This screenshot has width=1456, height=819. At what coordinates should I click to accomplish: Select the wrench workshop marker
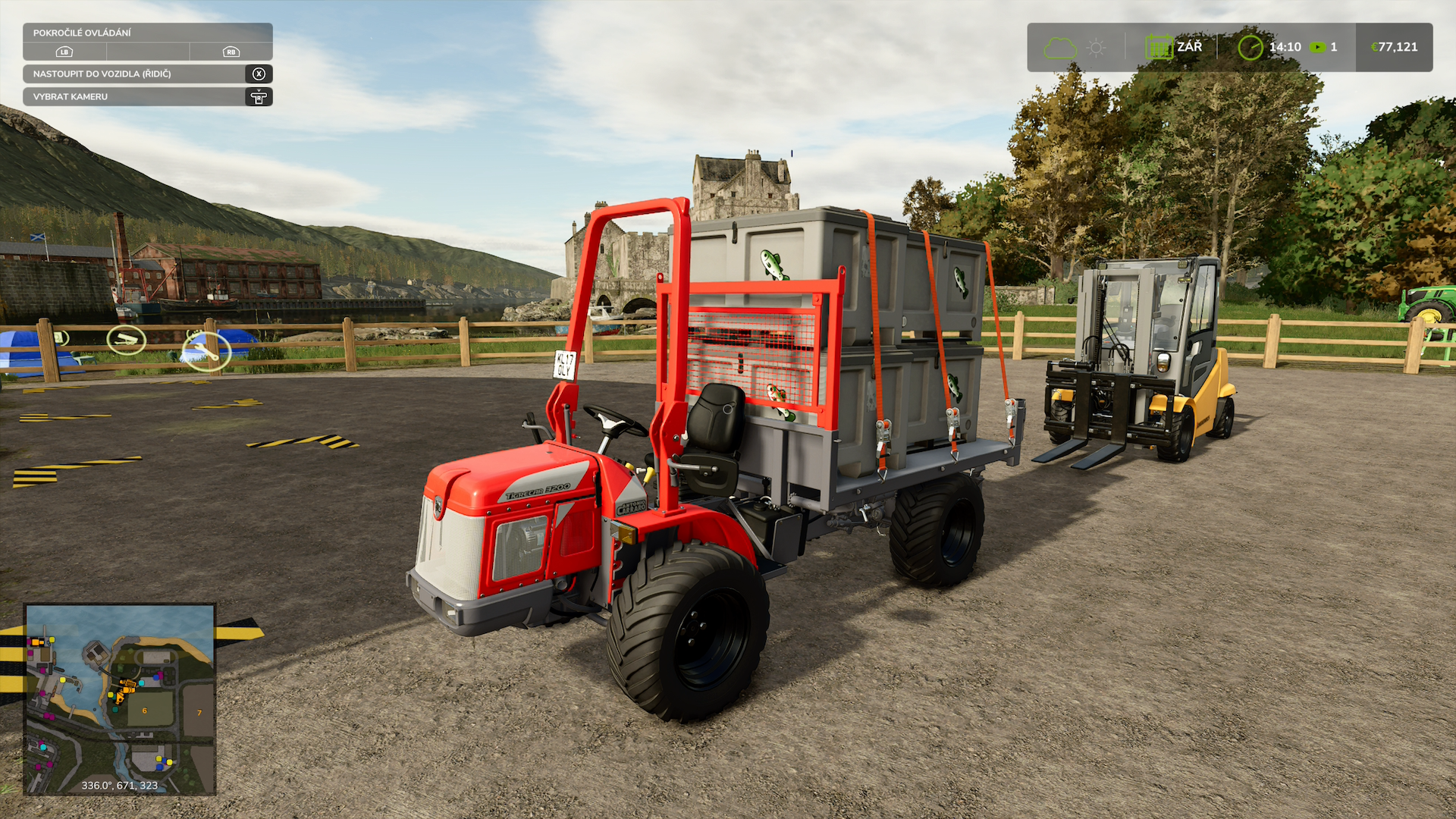(x=206, y=351)
